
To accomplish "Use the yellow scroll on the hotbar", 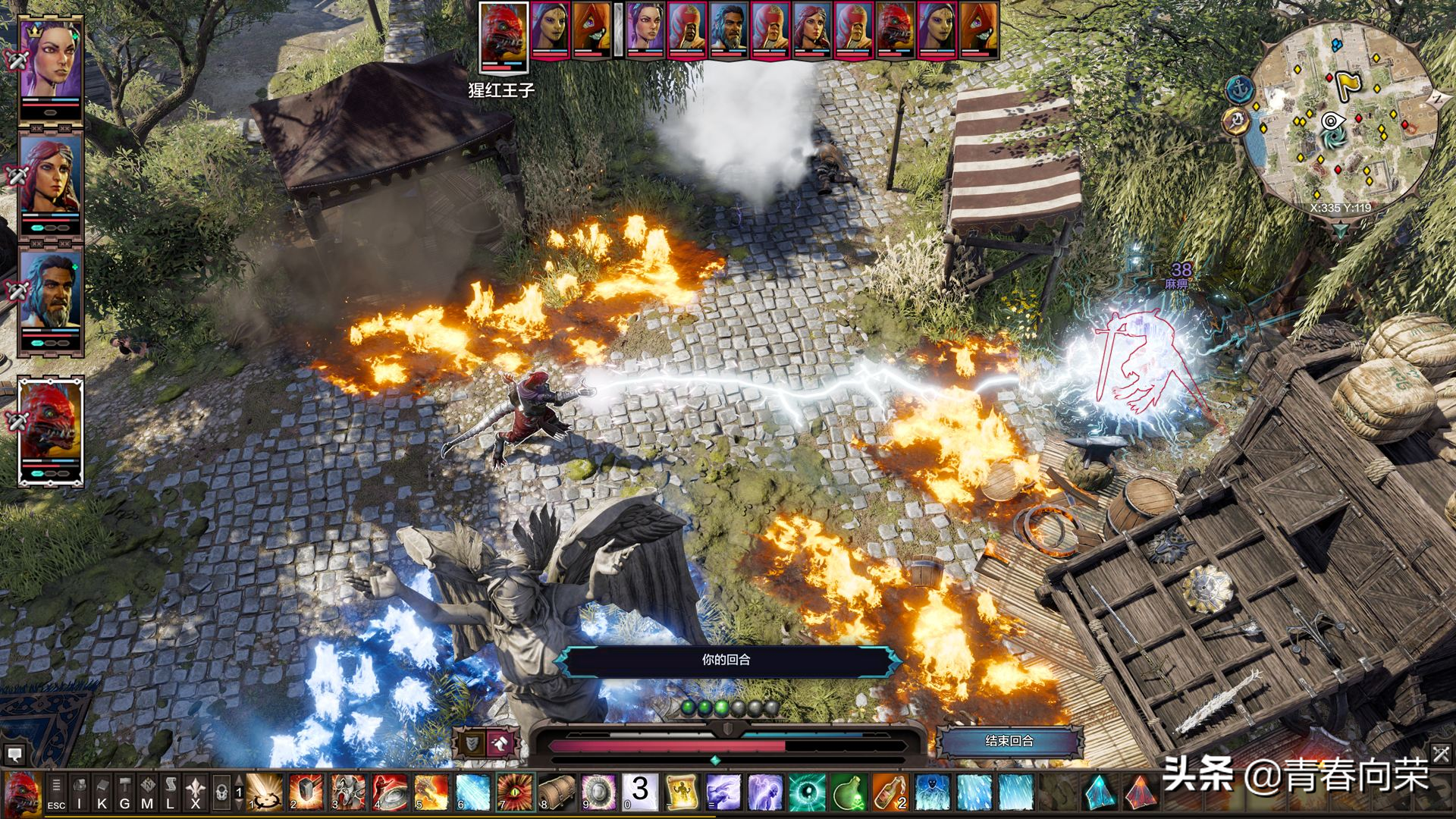I will click(682, 792).
